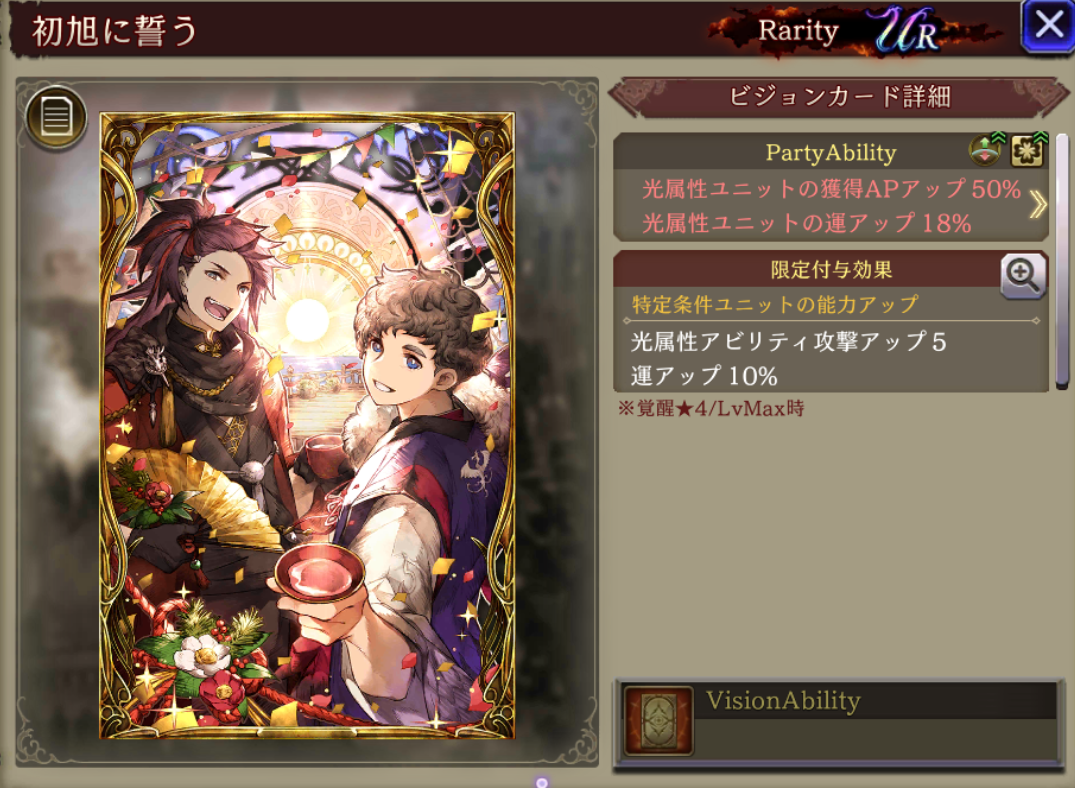Click the ability list scrollbar

tap(1062, 260)
